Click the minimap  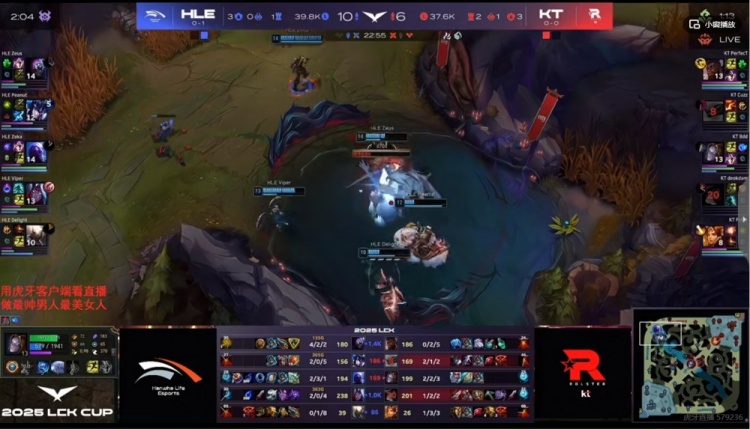[688, 363]
